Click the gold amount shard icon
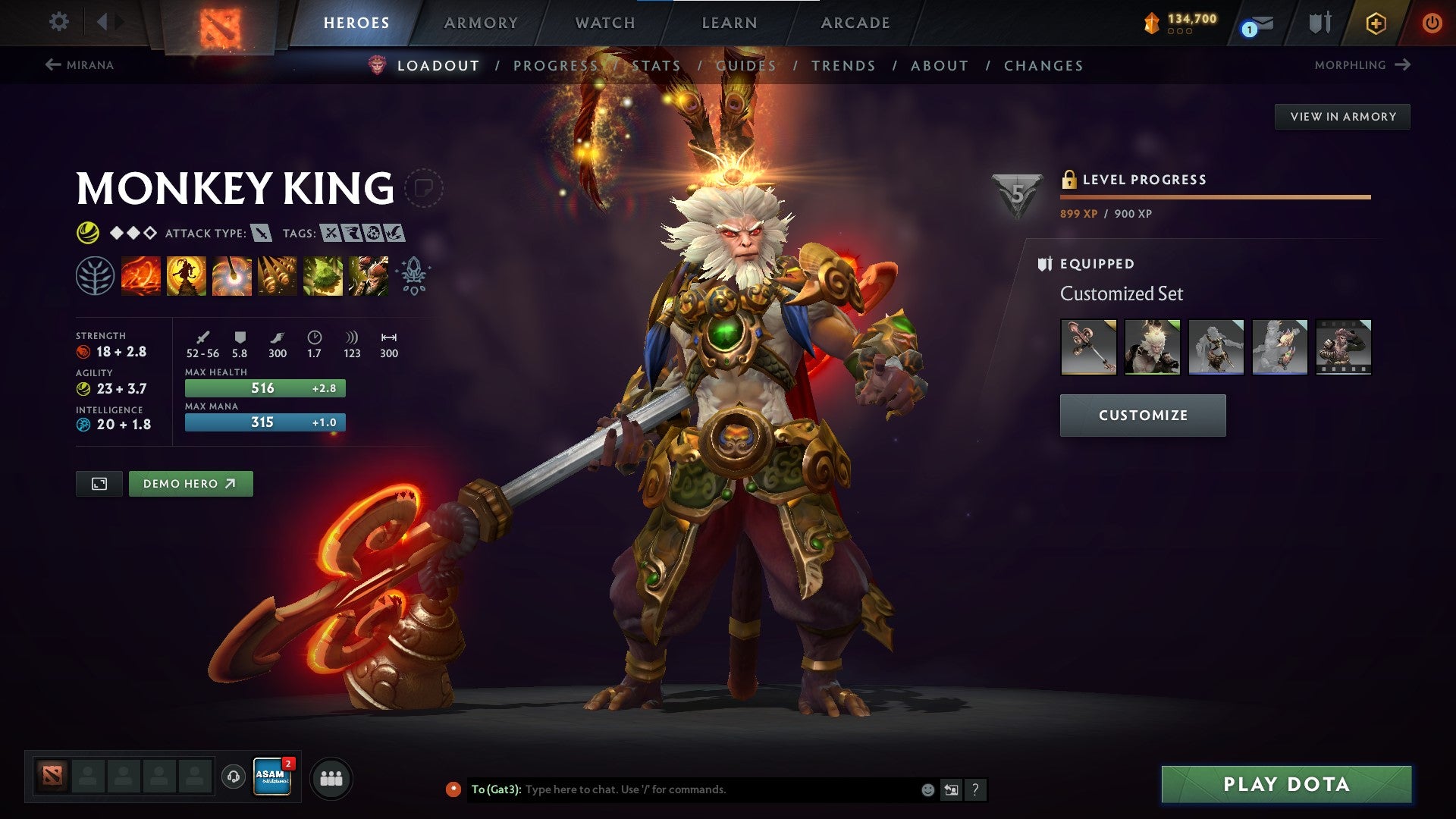The width and height of the screenshot is (1456, 819). click(x=1152, y=23)
